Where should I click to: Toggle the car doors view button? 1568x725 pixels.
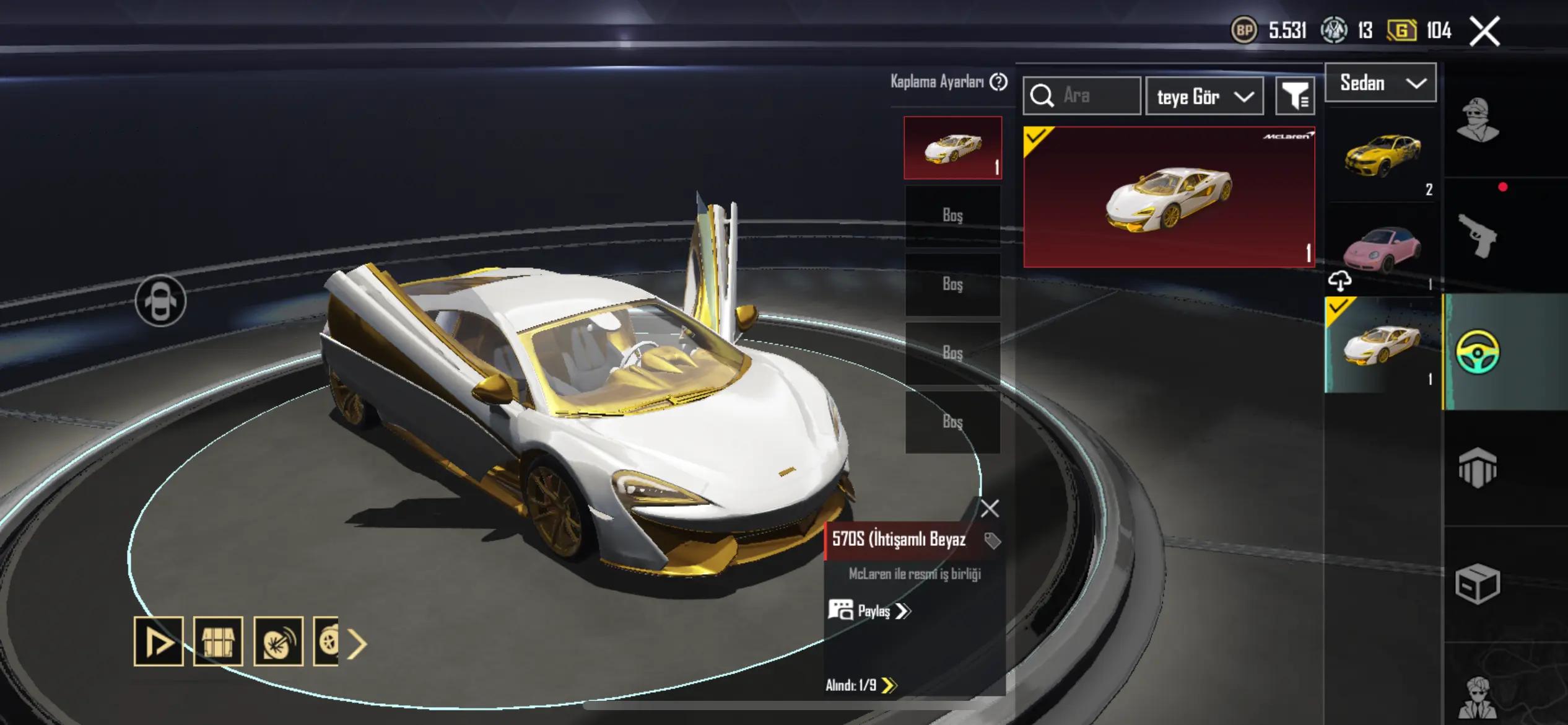(160, 301)
